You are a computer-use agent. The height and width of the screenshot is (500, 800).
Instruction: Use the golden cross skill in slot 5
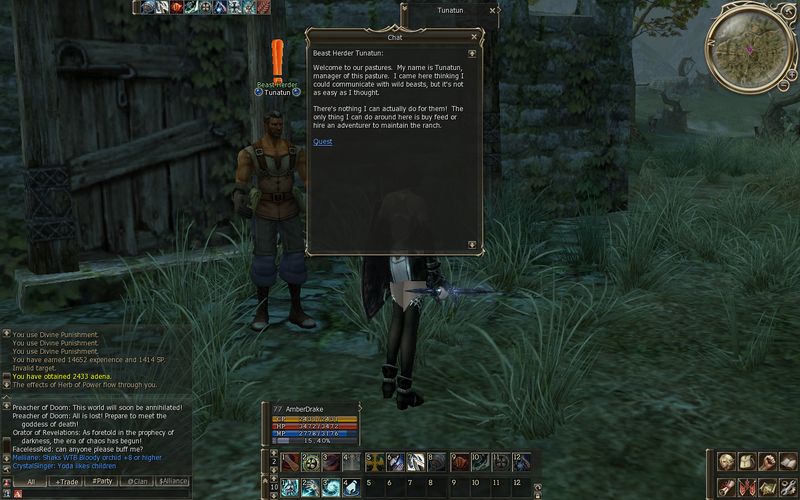[375, 463]
